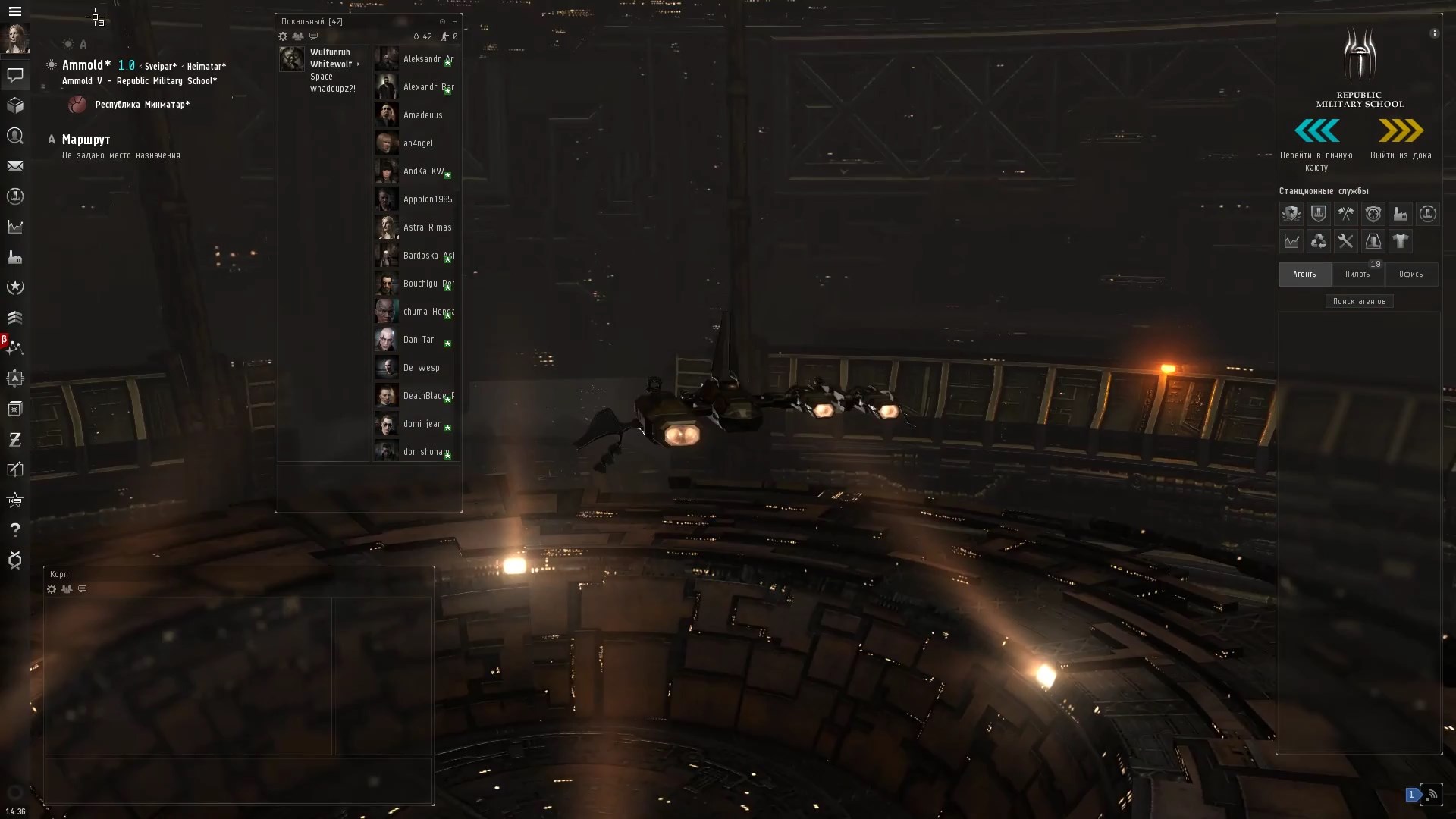The width and height of the screenshot is (1456, 819).
Task: Open the Reprocessing plant service (recycle icon)
Action: pyautogui.click(x=1319, y=241)
